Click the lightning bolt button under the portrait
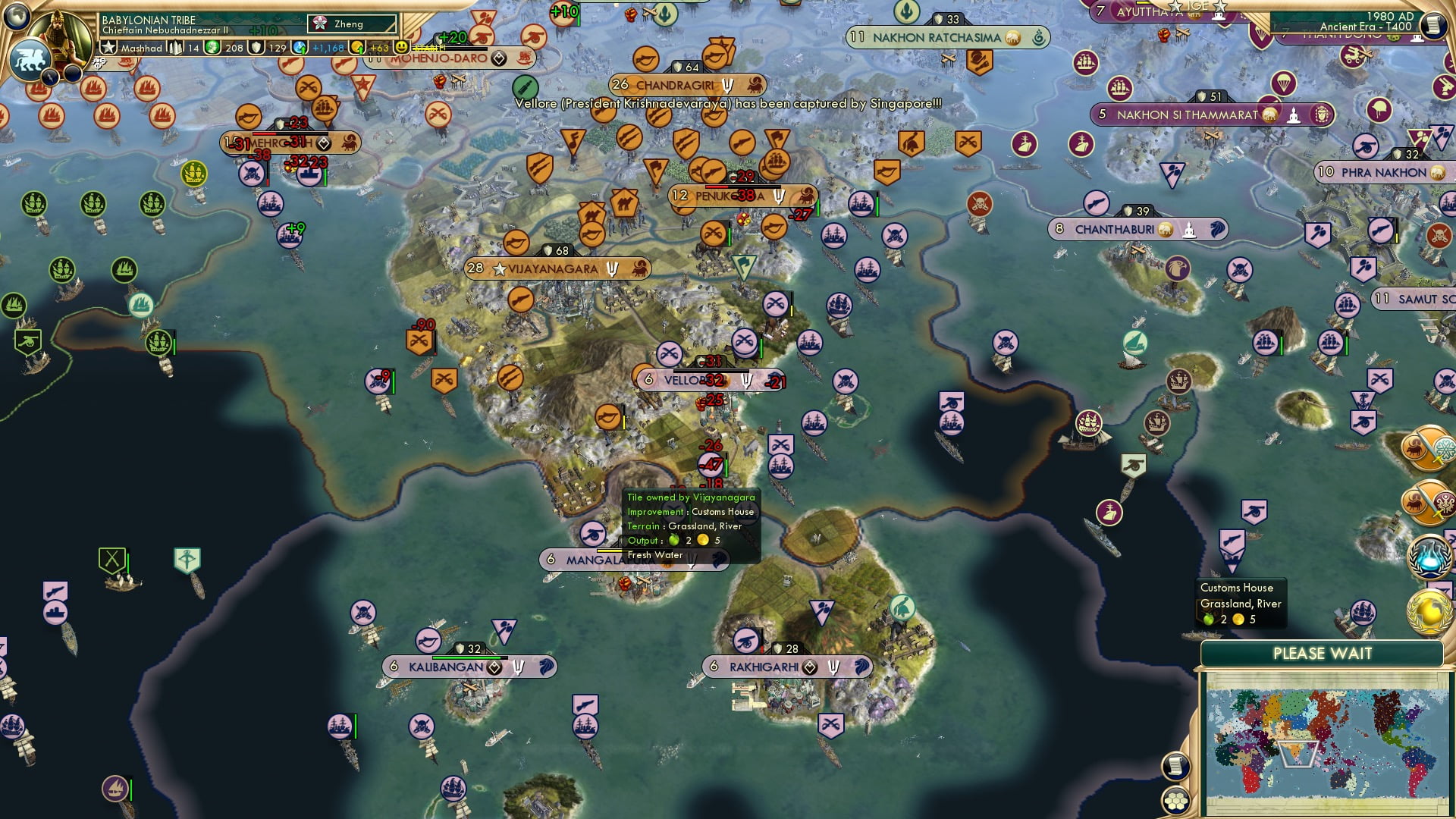The width and height of the screenshot is (1456, 819). (51, 76)
